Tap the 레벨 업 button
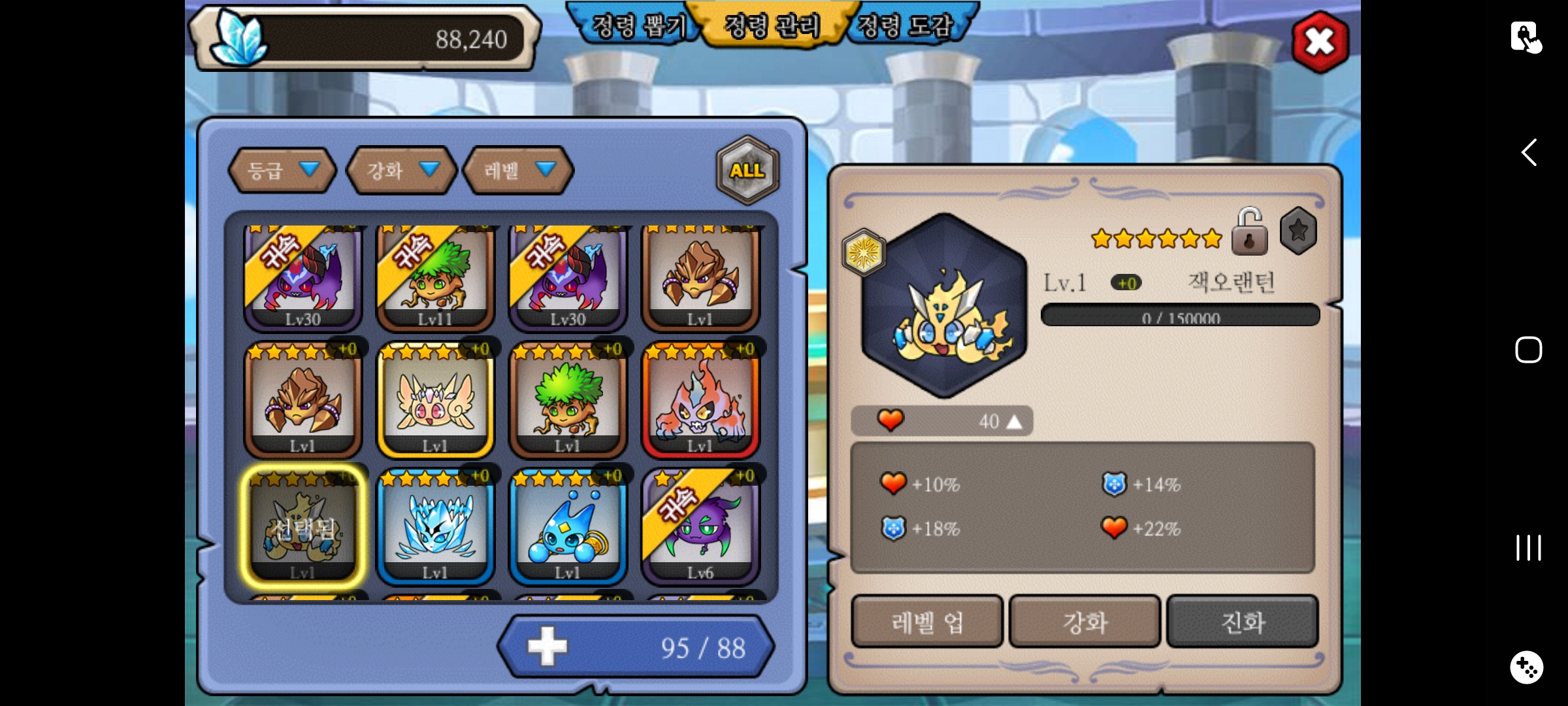 tap(926, 622)
